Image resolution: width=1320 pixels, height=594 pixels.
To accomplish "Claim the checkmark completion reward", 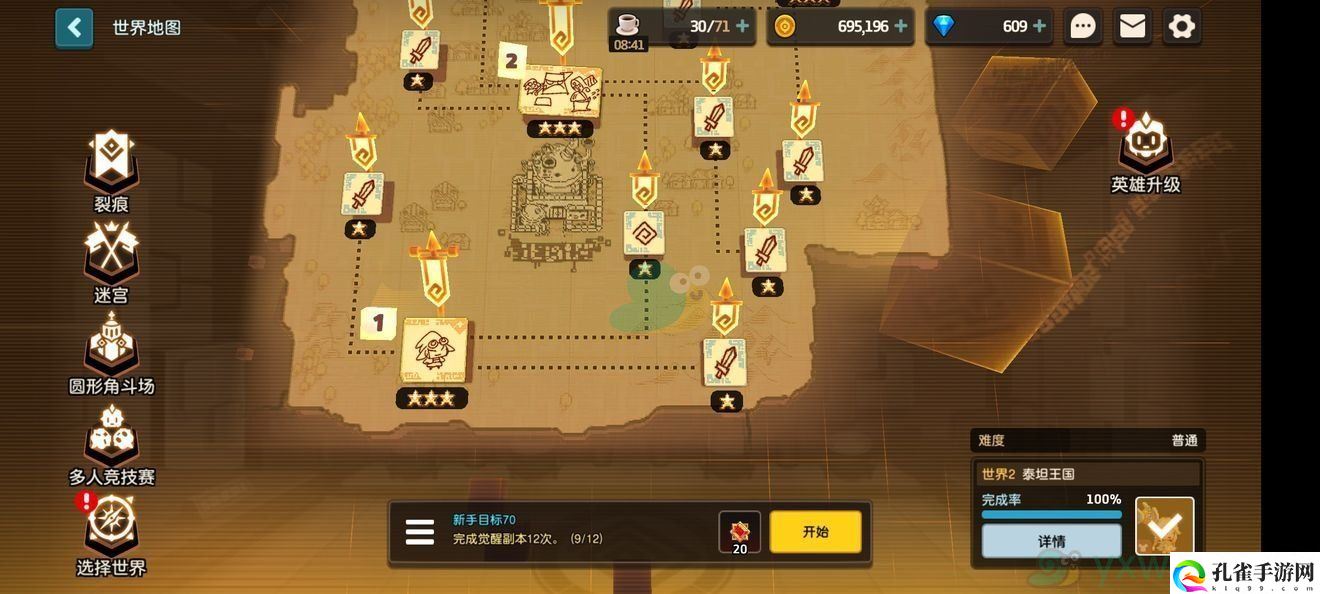I will click(x=1165, y=525).
